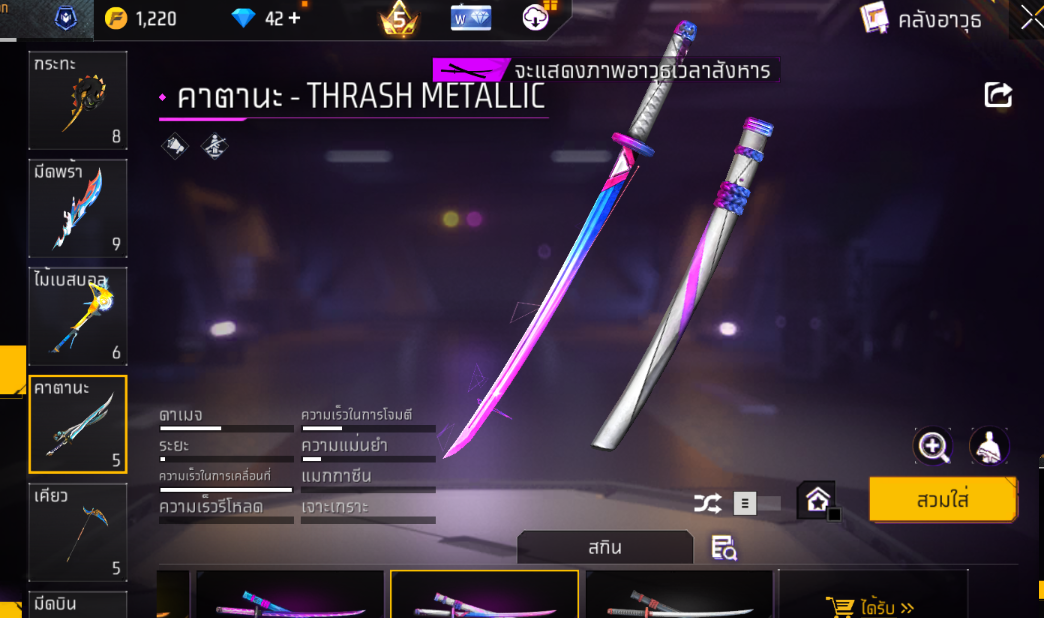
Task: Equip the katana with the yellow สวมใส่ button
Action: point(942,499)
